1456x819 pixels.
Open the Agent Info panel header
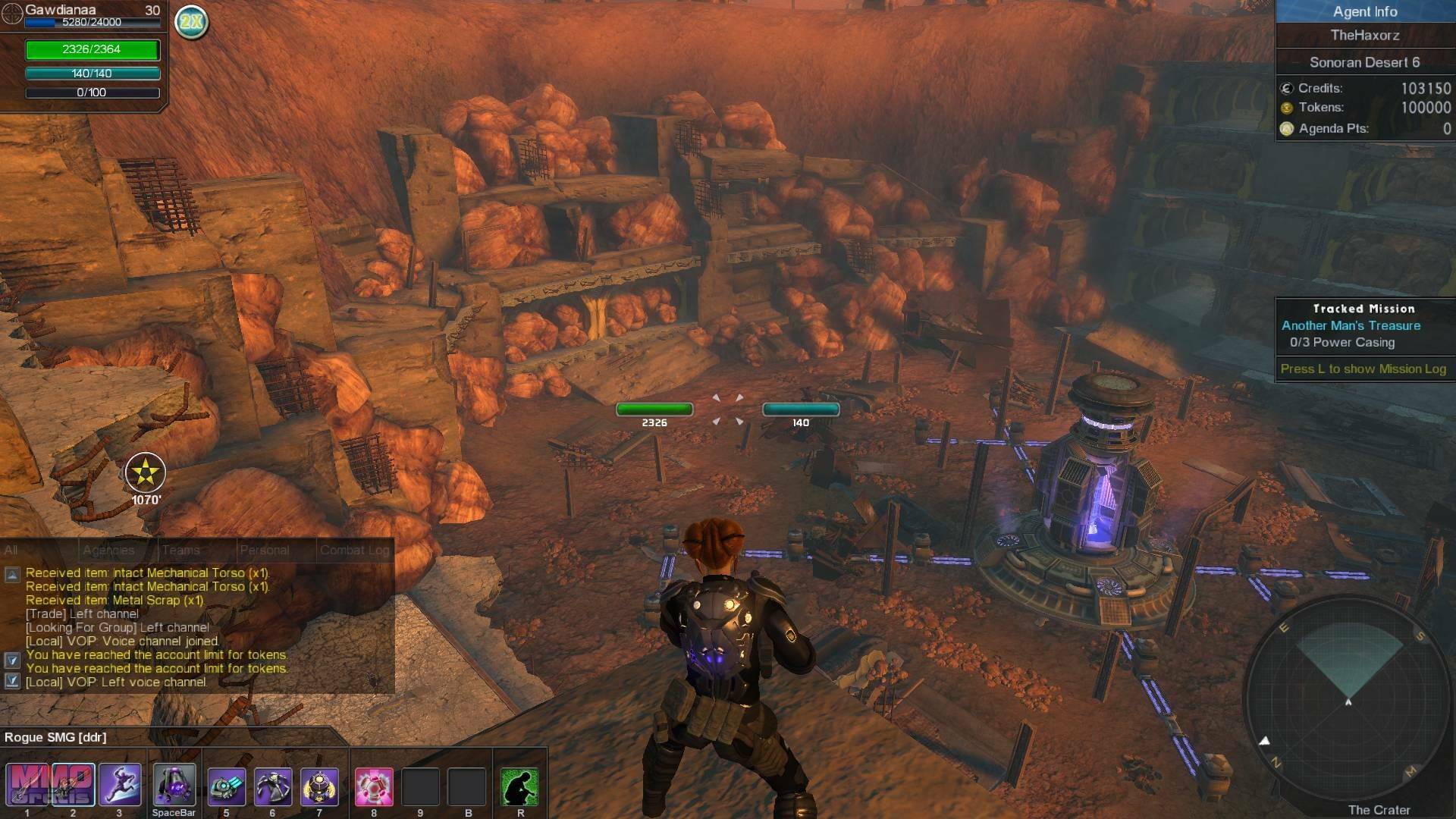pyautogui.click(x=1365, y=11)
